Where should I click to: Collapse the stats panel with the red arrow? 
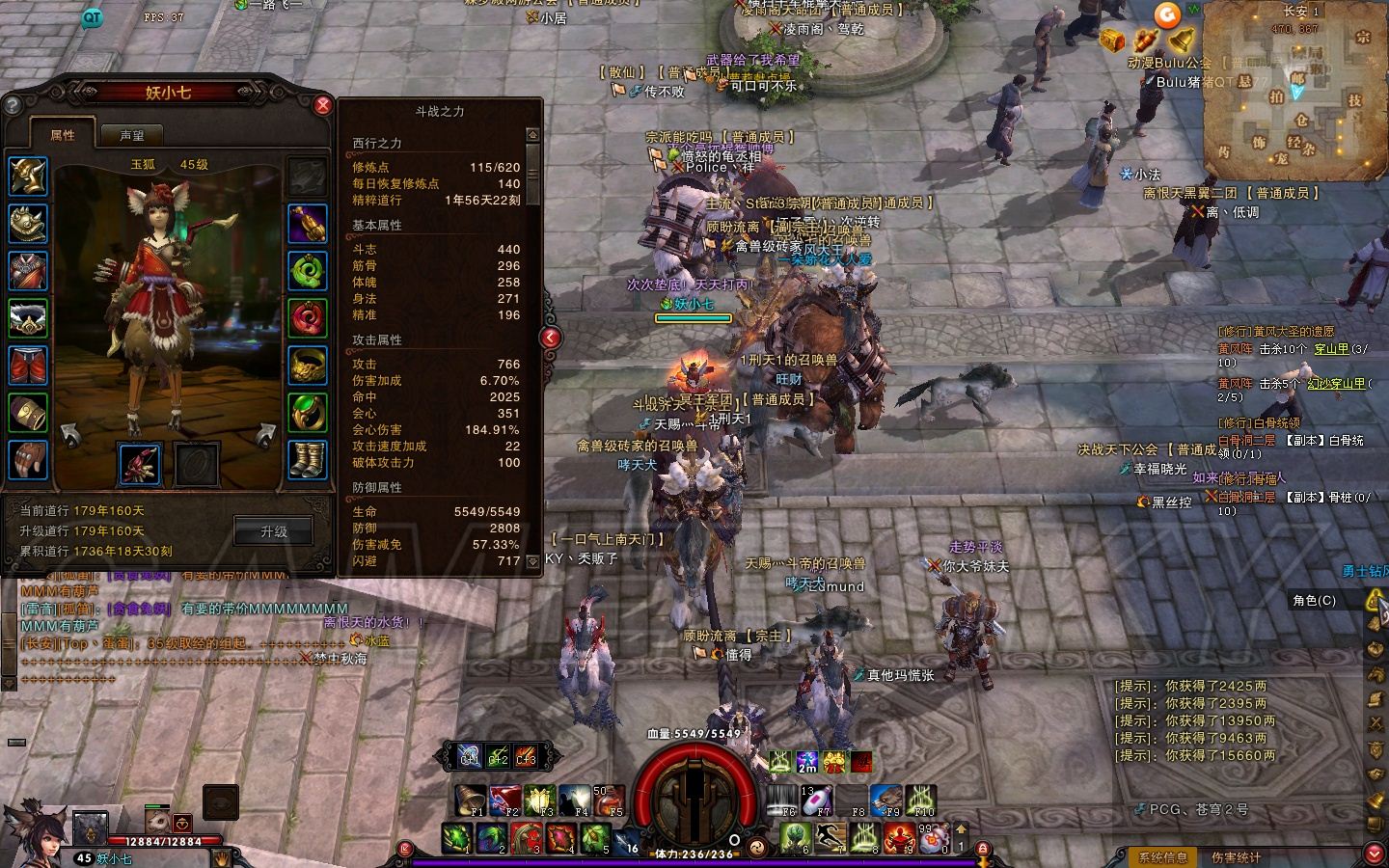pos(550,337)
